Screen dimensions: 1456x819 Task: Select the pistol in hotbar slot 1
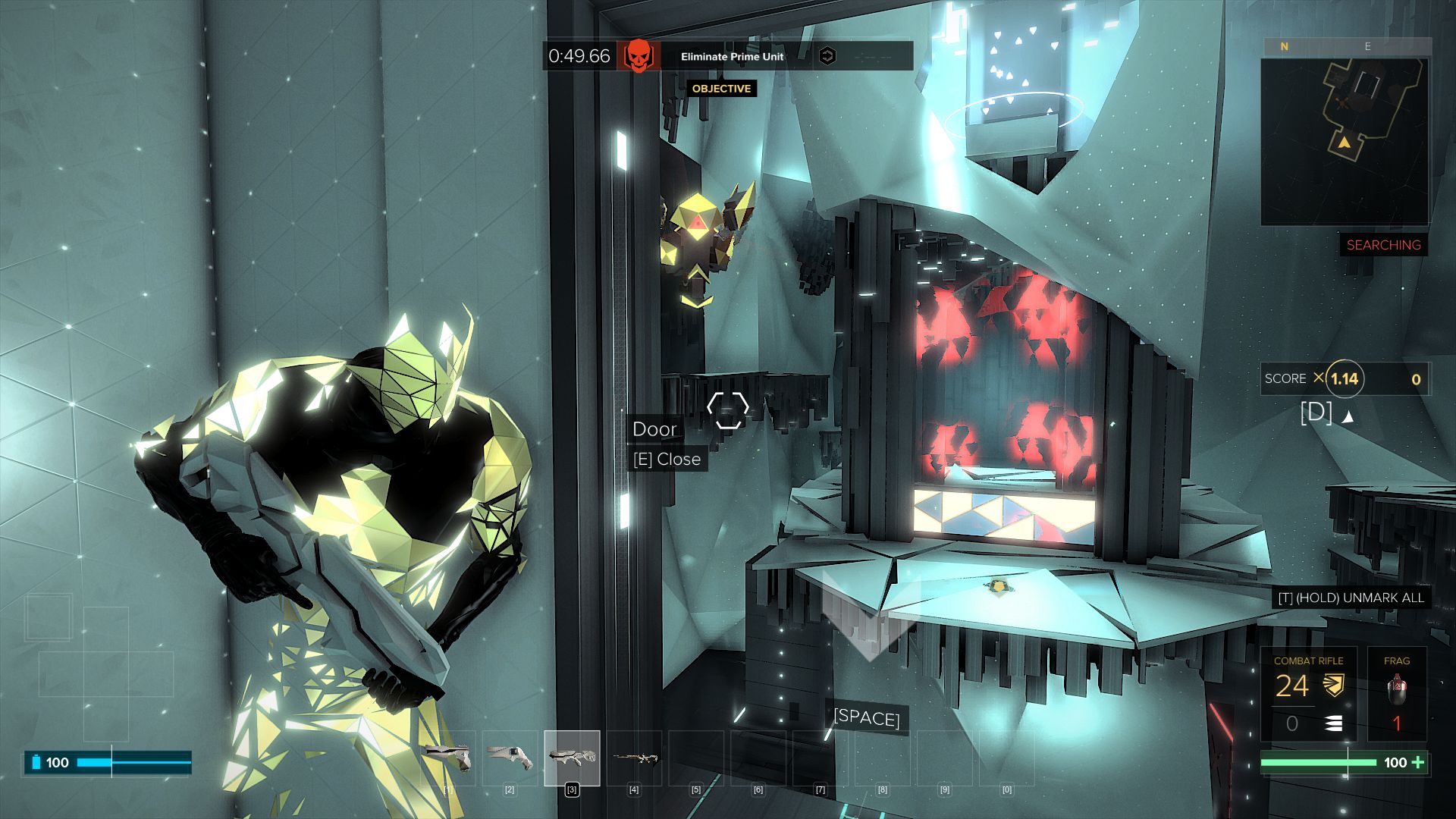click(x=447, y=758)
